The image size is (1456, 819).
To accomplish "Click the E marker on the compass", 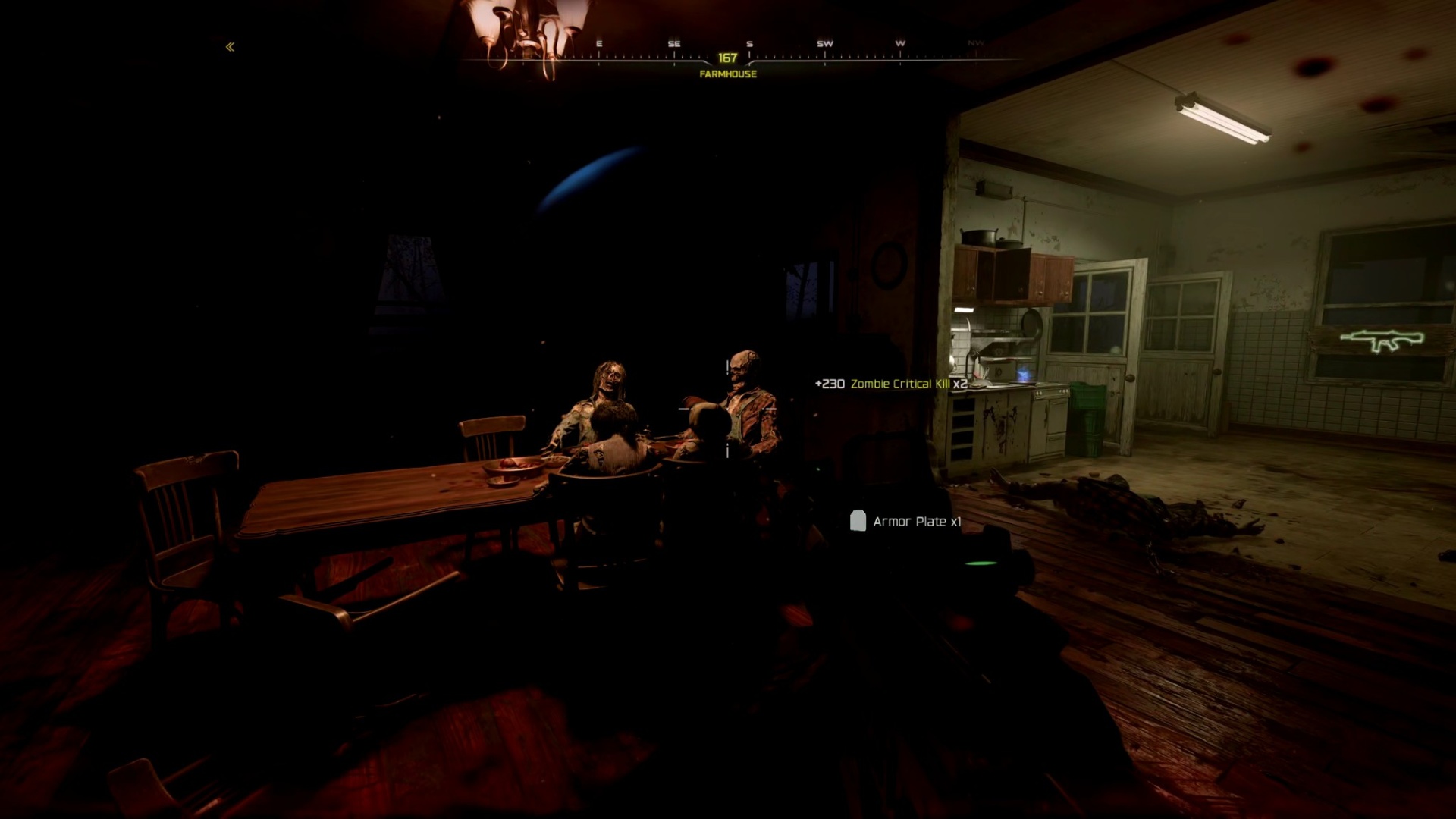I will click(599, 45).
